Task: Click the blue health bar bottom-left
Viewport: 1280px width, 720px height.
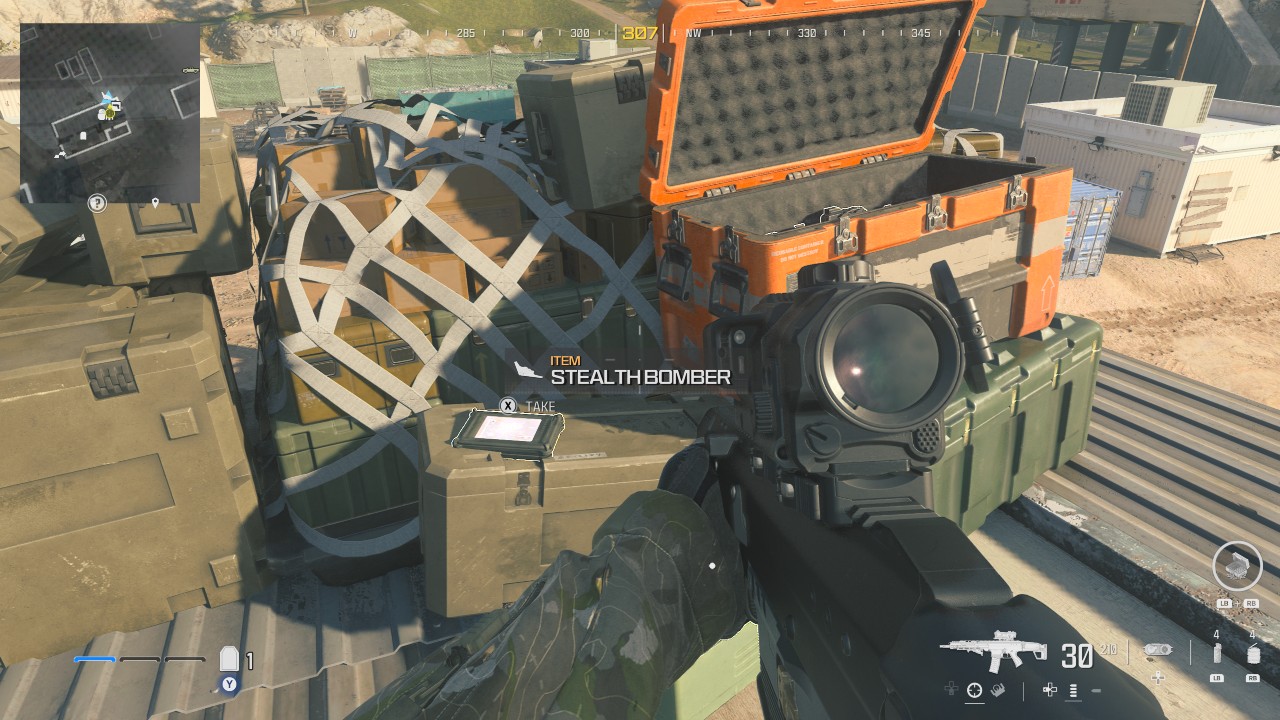Action: 94,659
